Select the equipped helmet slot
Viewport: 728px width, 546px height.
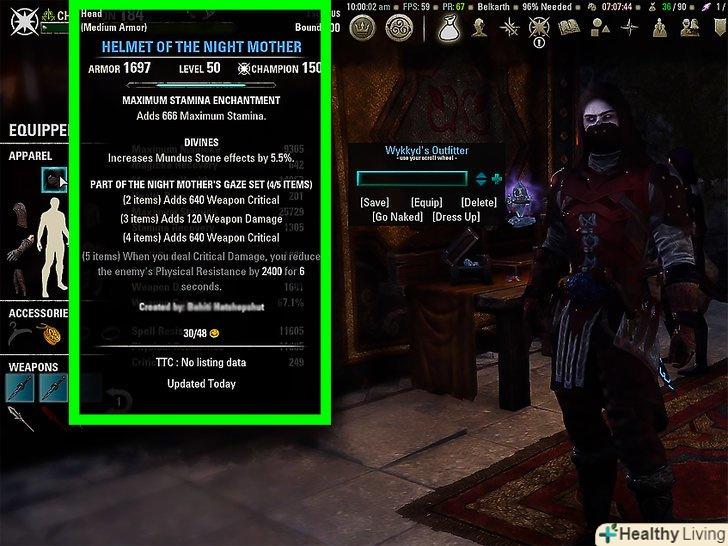click(x=52, y=180)
